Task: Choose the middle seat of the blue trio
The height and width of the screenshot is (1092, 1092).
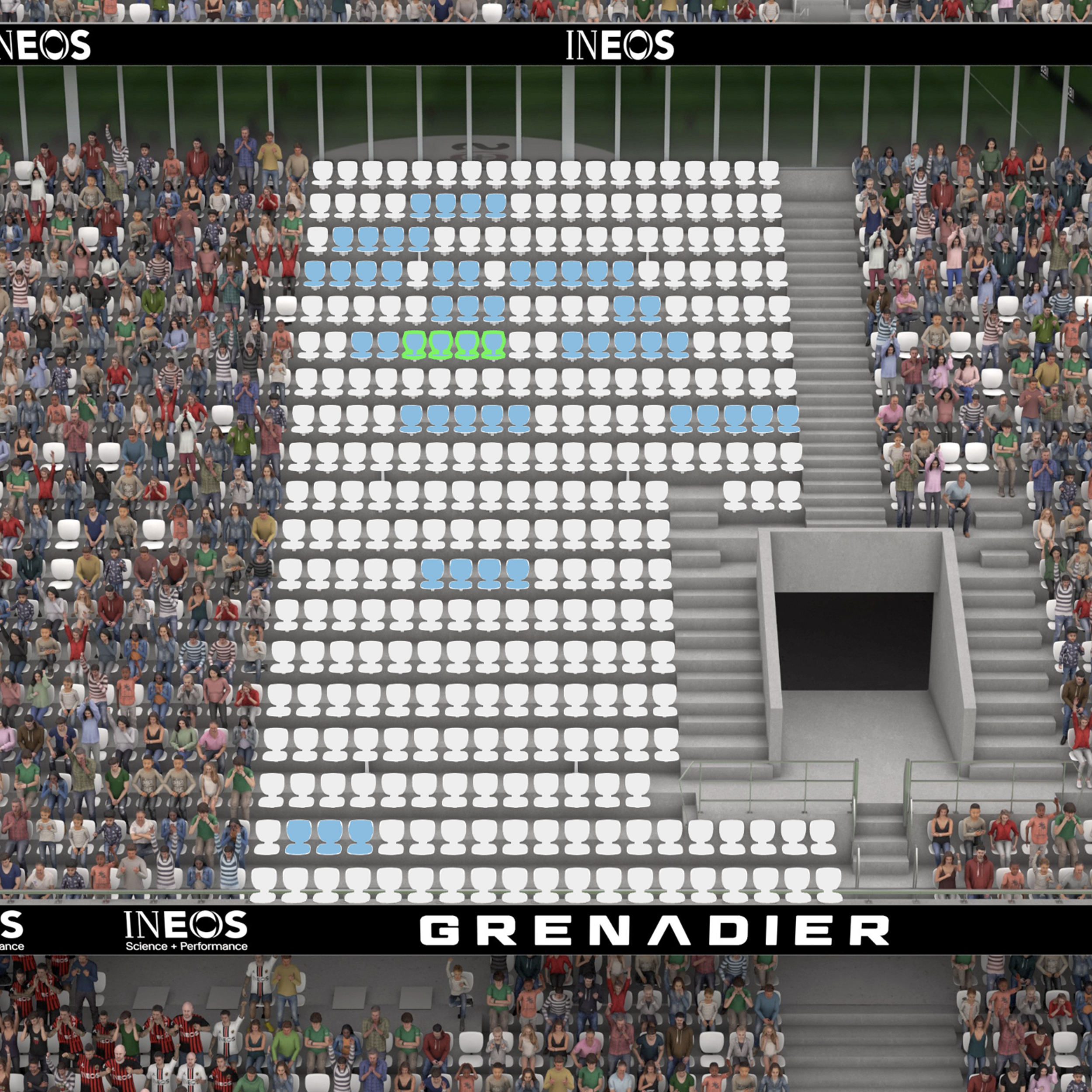Action: 329,836
